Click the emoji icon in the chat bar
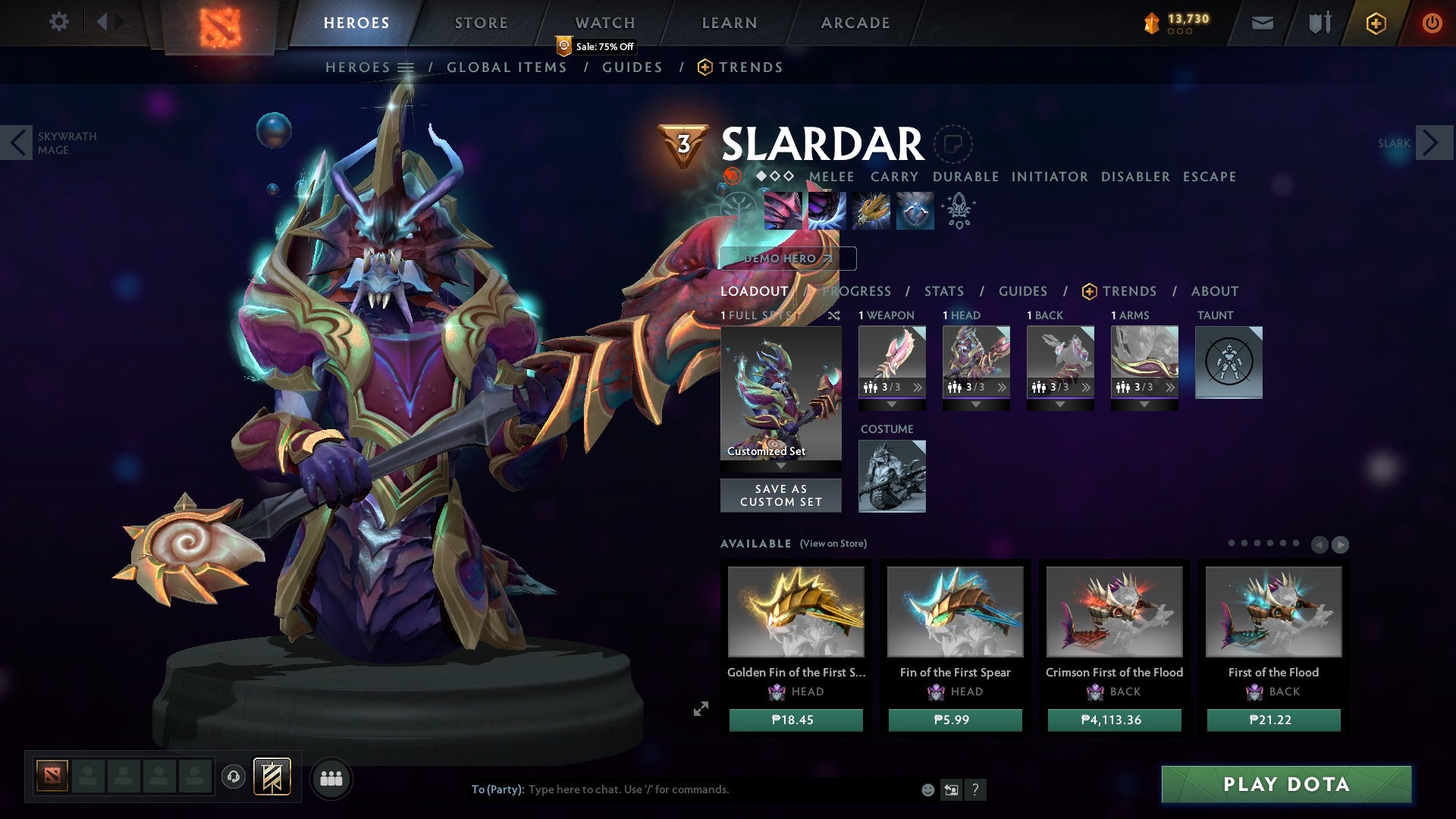 pos(927,789)
